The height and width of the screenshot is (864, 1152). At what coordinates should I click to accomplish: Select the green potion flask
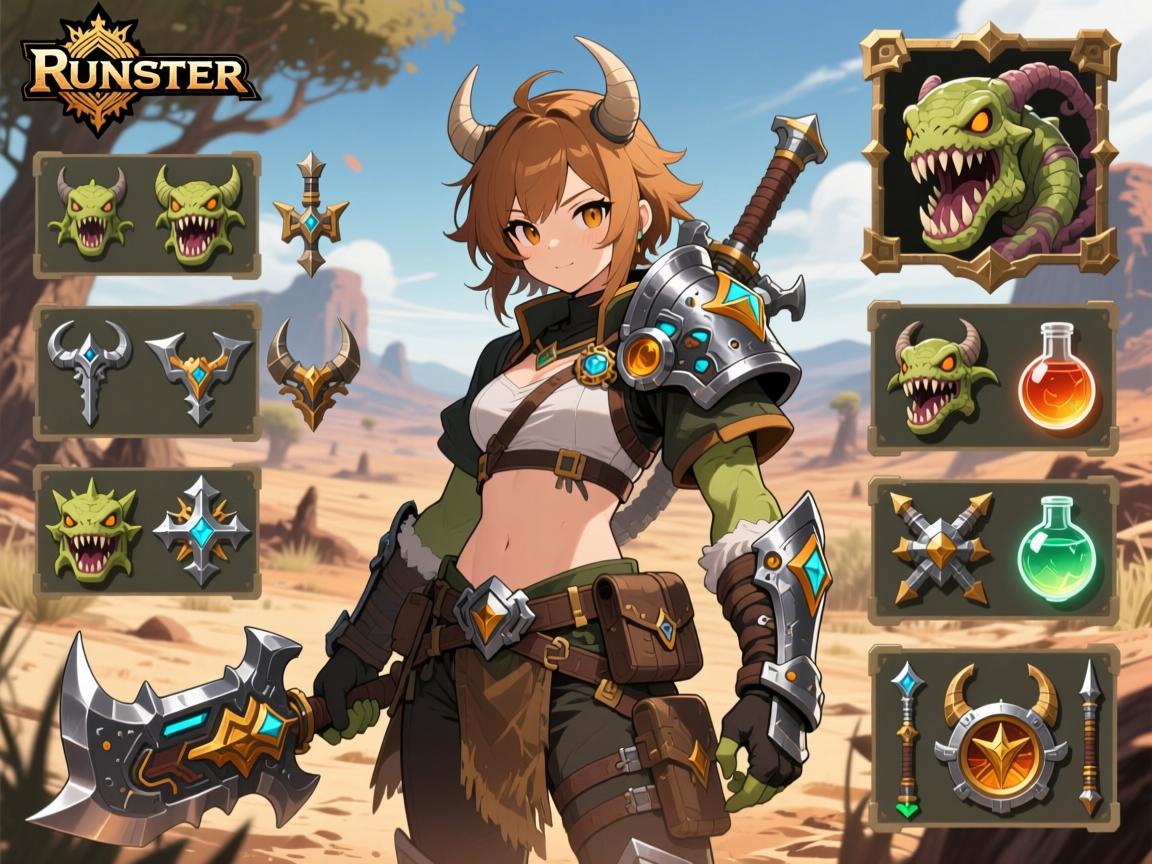point(1055,552)
